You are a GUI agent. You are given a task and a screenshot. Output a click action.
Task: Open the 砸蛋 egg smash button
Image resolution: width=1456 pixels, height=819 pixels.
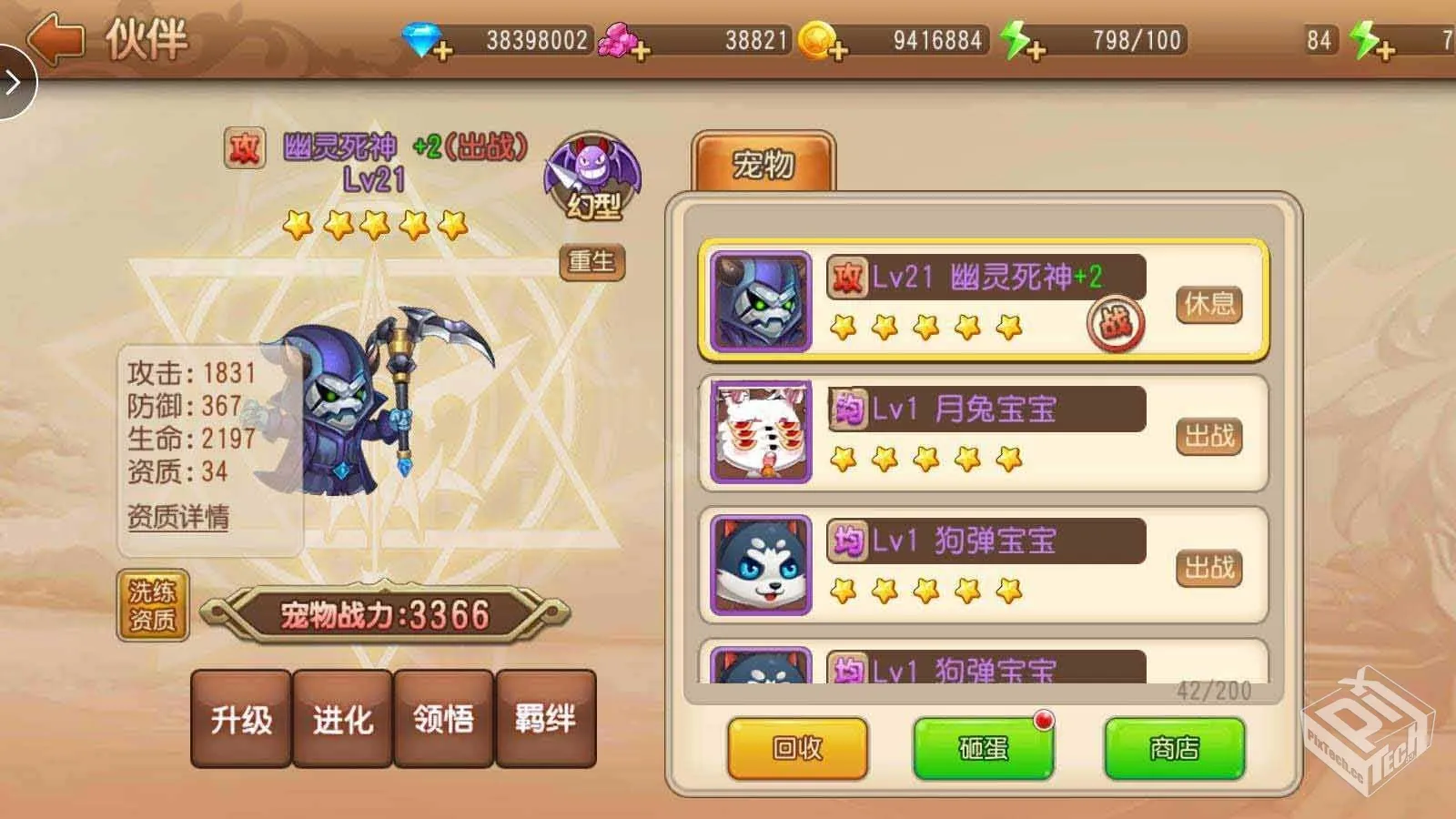tap(984, 748)
